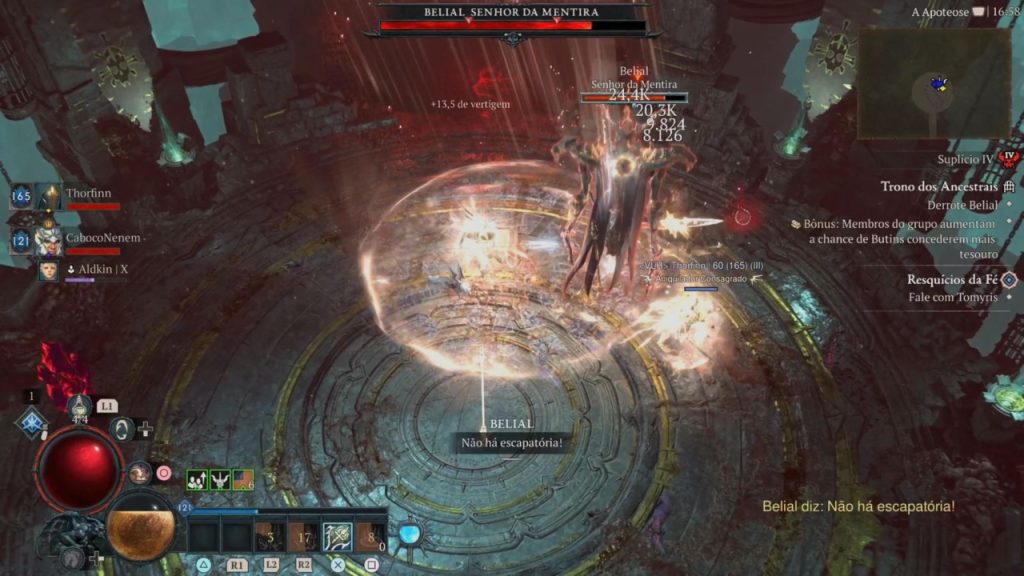Click the party bonus buff icon
This screenshot has width=1024, height=576.
(x=197, y=480)
